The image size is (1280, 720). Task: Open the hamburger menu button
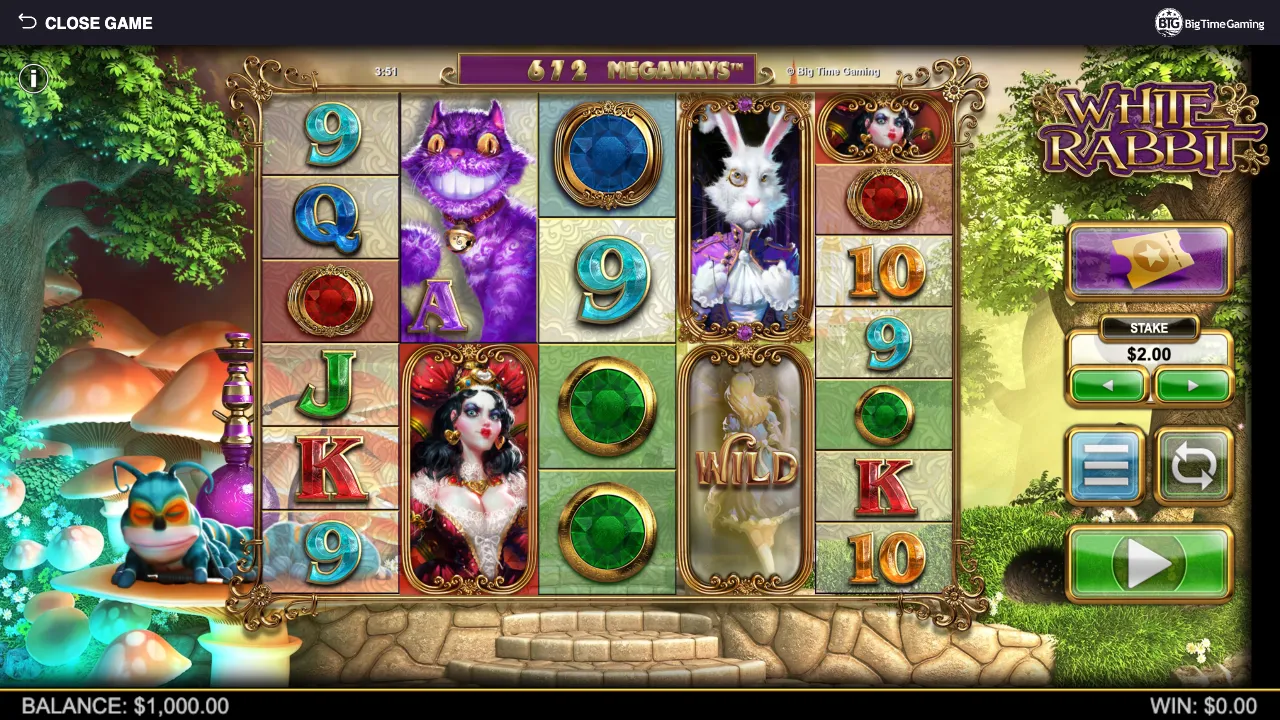click(1106, 466)
